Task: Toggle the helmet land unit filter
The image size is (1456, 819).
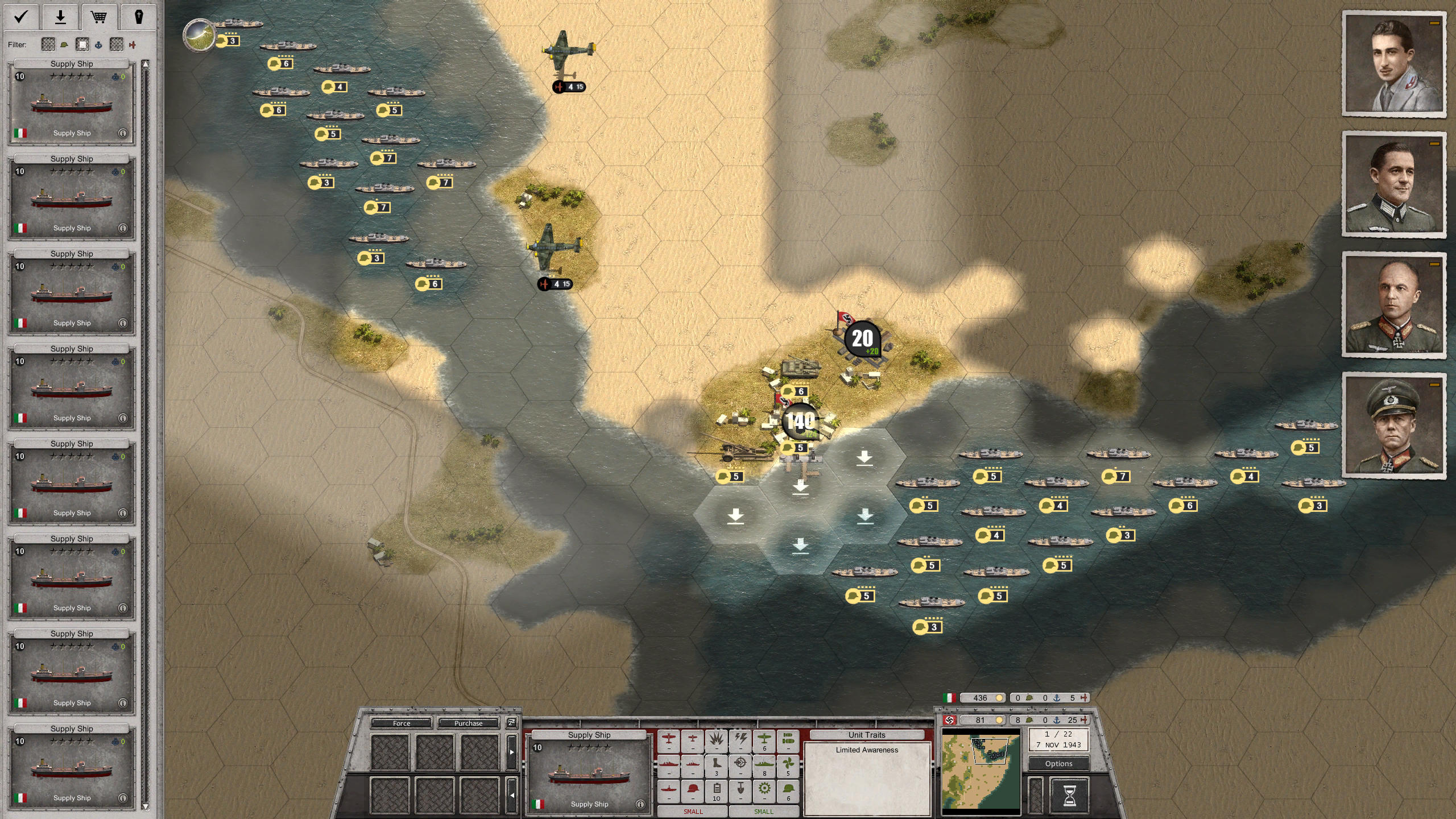Action: click(x=64, y=44)
